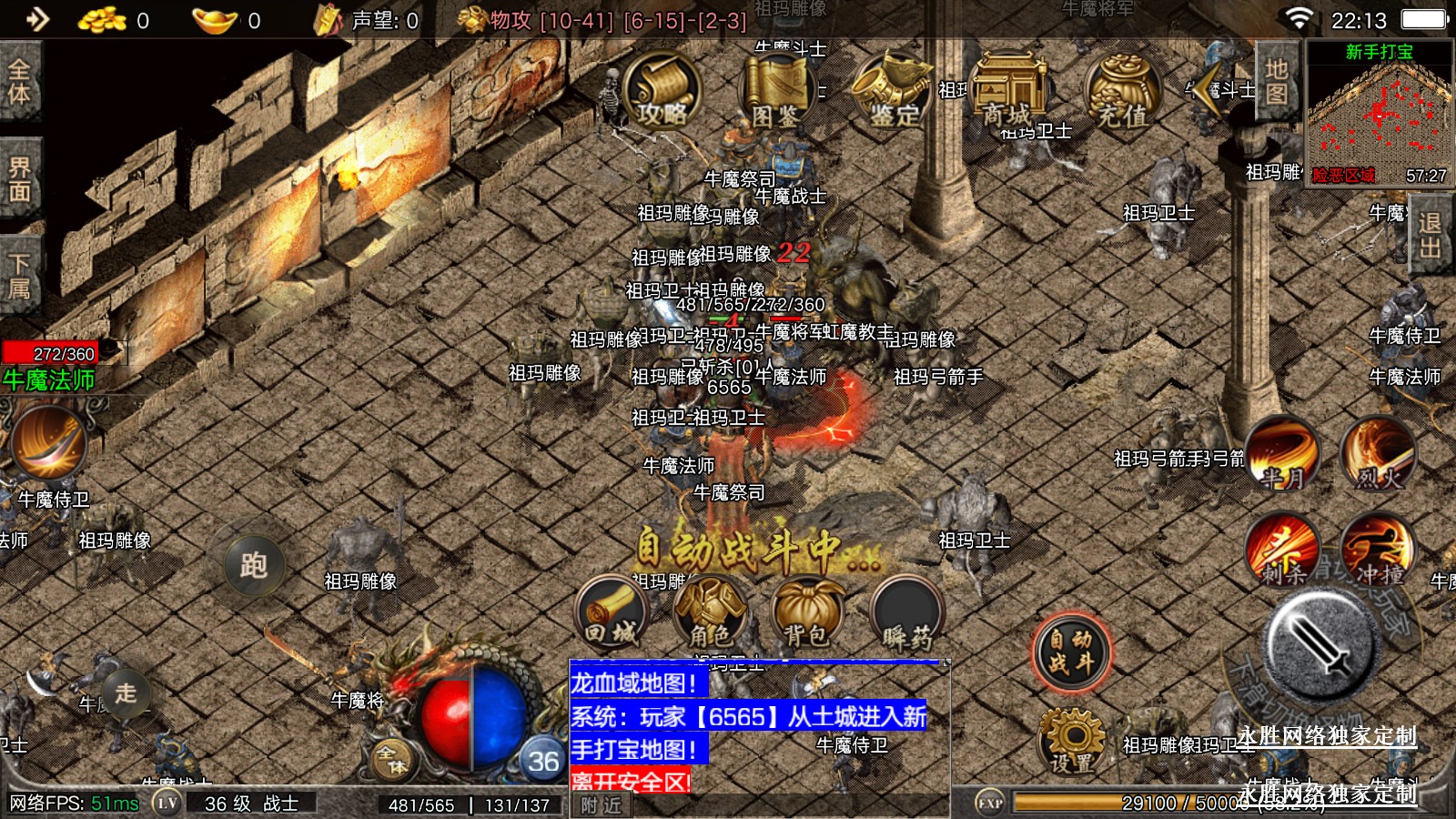Open the 地图 map button
This screenshot has width=1456, height=819.
(x=1276, y=81)
